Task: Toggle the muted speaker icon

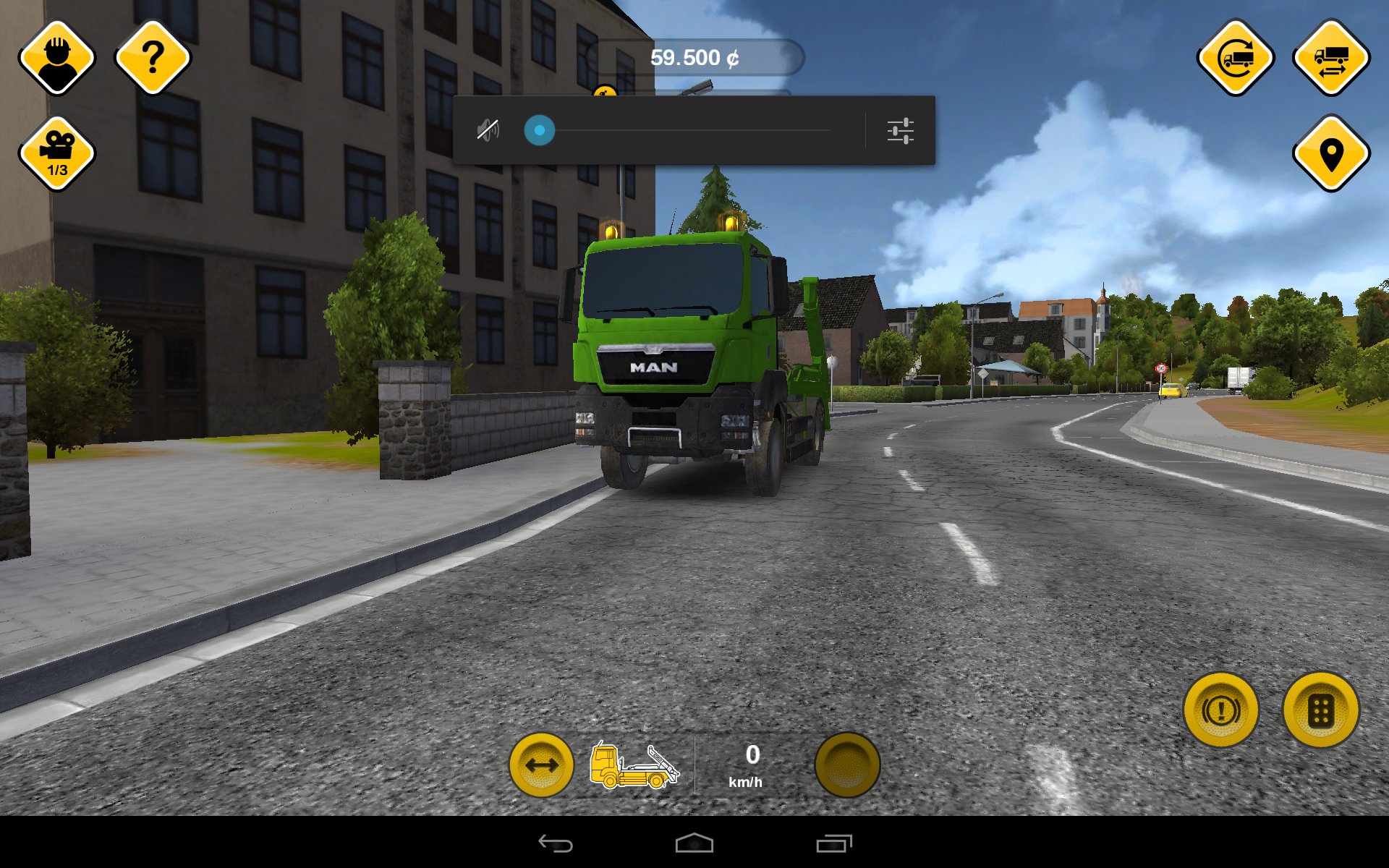Action: coord(488,131)
